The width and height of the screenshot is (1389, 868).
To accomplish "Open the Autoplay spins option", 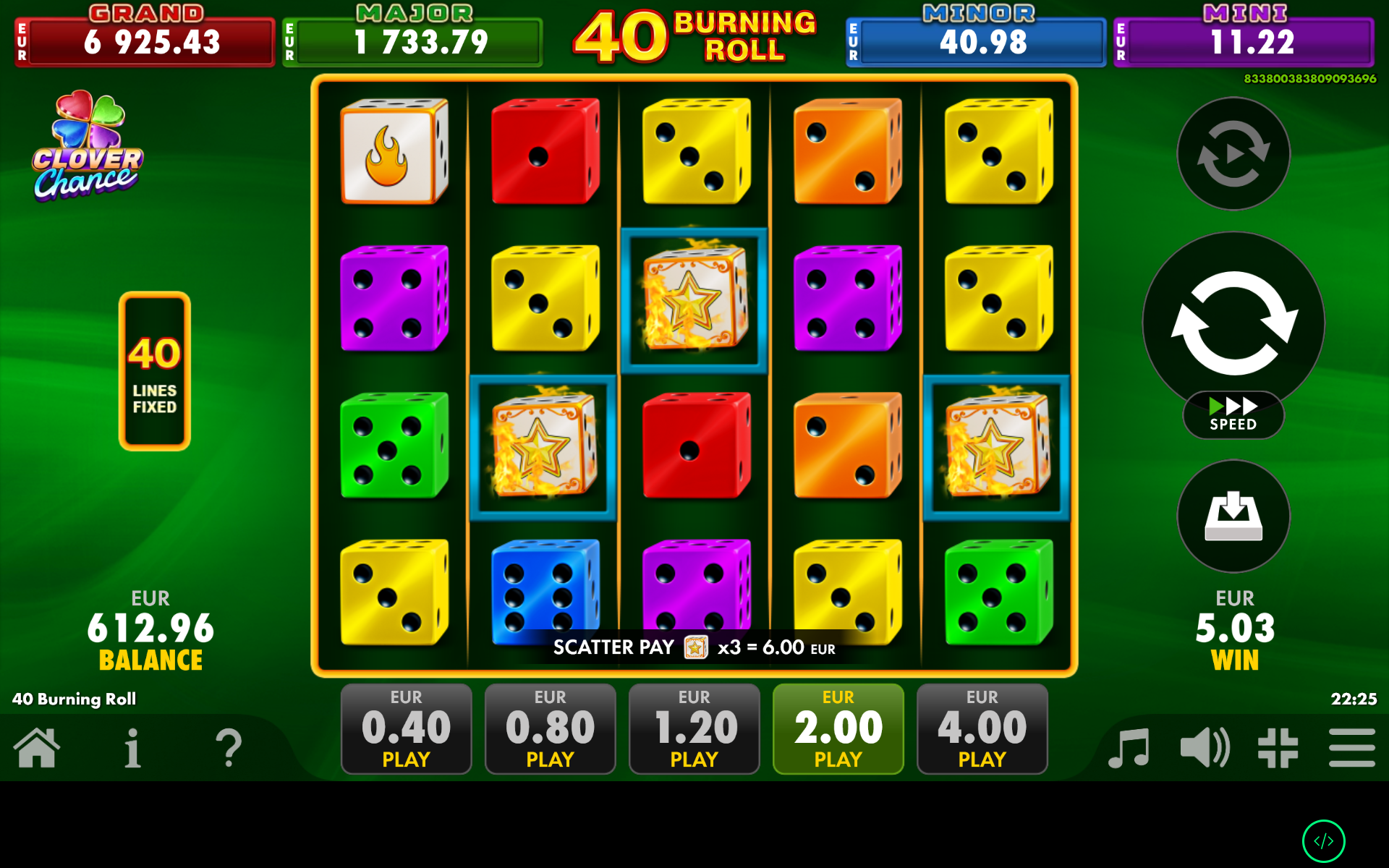I will click(1232, 154).
